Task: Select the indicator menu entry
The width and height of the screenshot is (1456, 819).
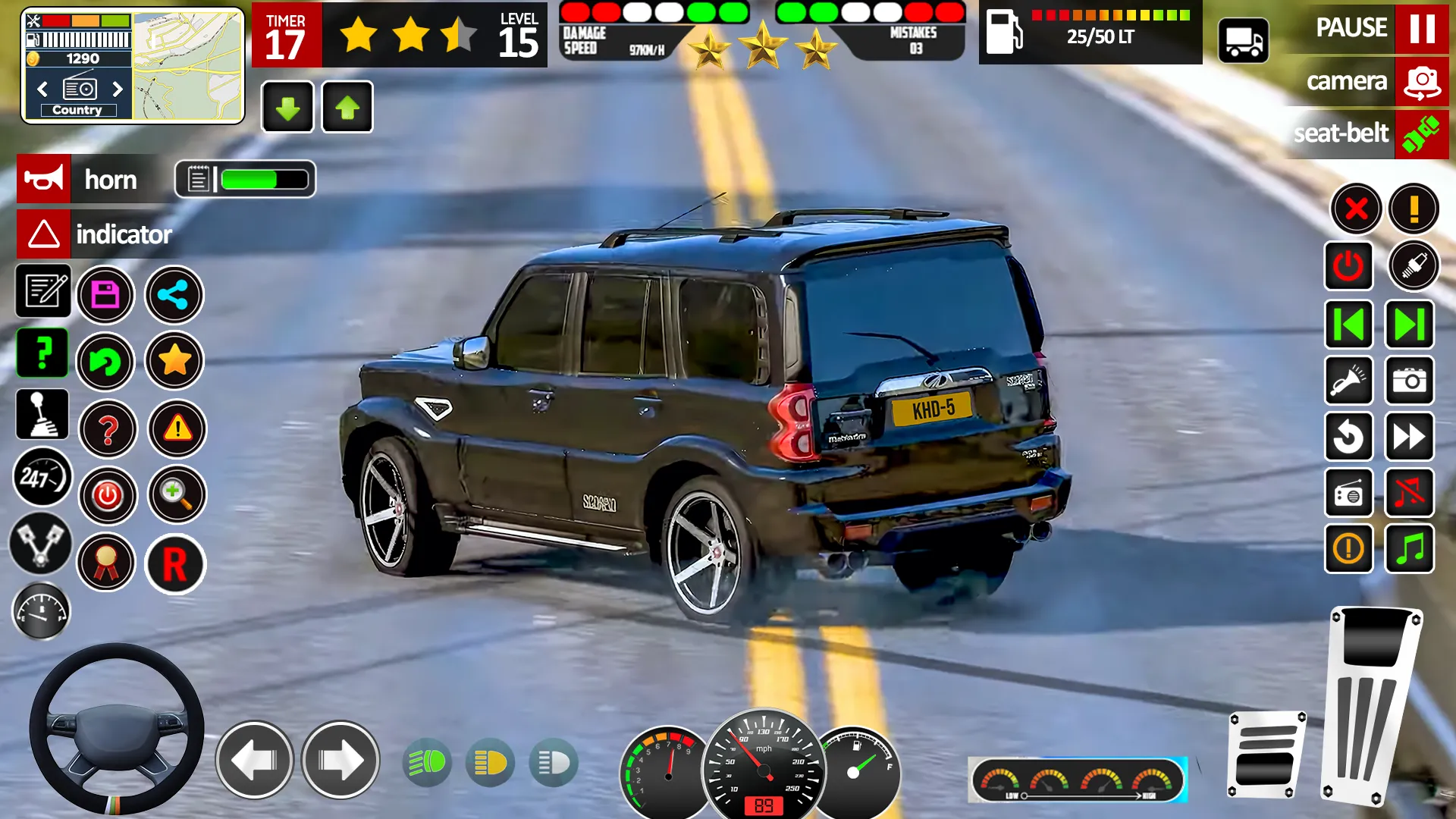Action: 124,234
